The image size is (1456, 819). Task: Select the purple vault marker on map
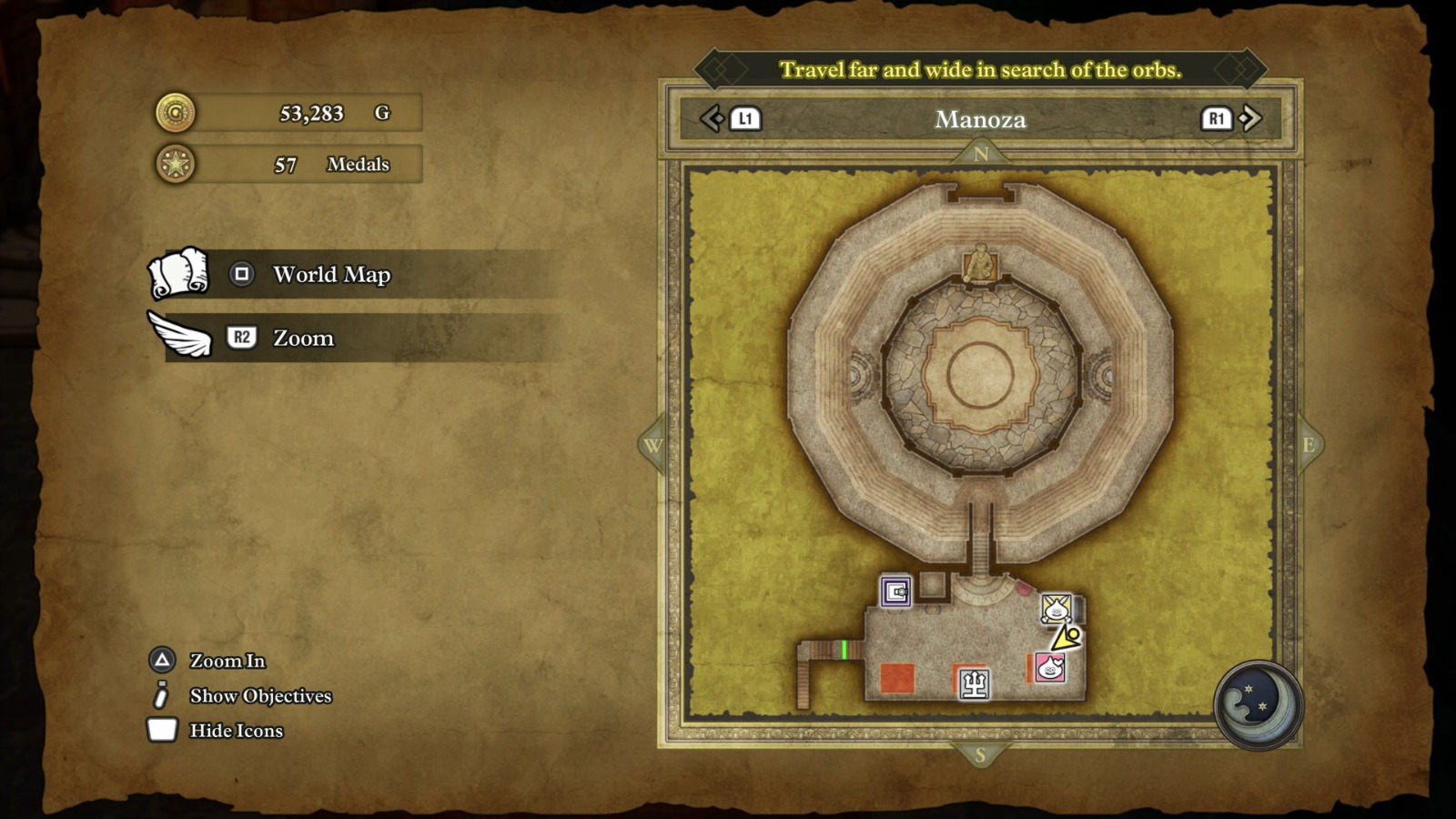895,591
